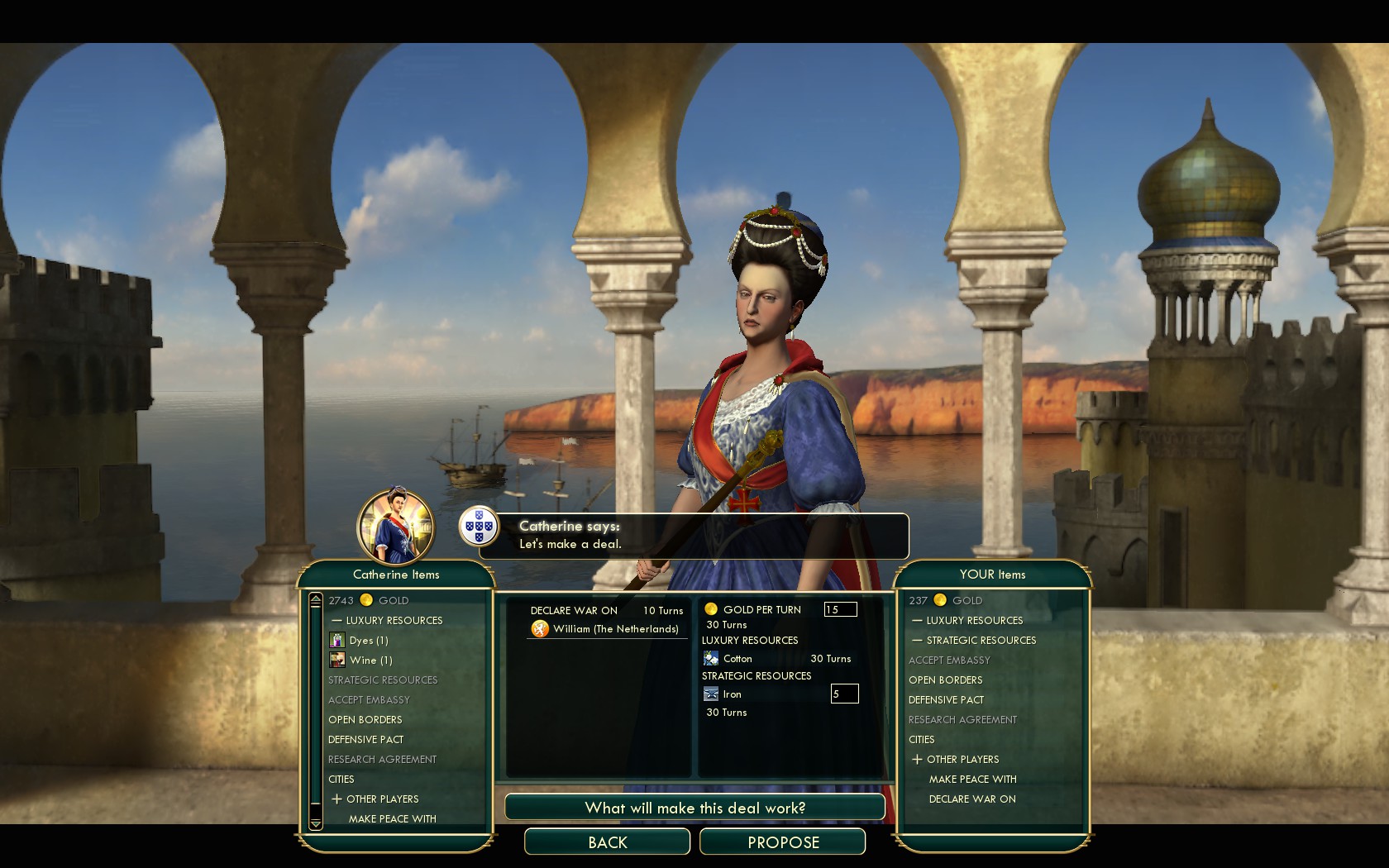Request a Defensive Pact from Catherine
The width and height of the screenshot is (1389, 868).
366,740
